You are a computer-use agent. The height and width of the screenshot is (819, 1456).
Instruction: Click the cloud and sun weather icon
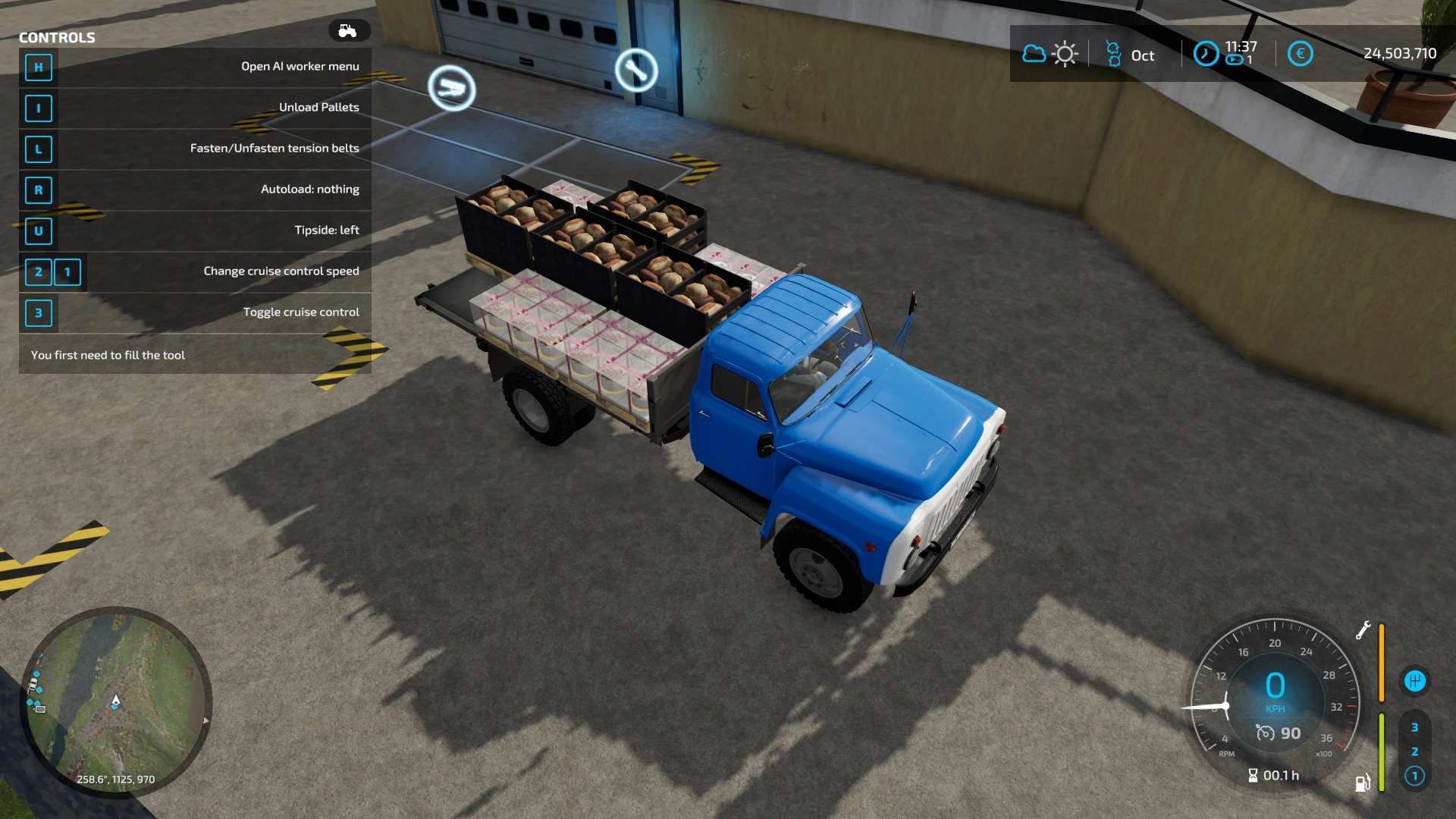coord(1050,54)
